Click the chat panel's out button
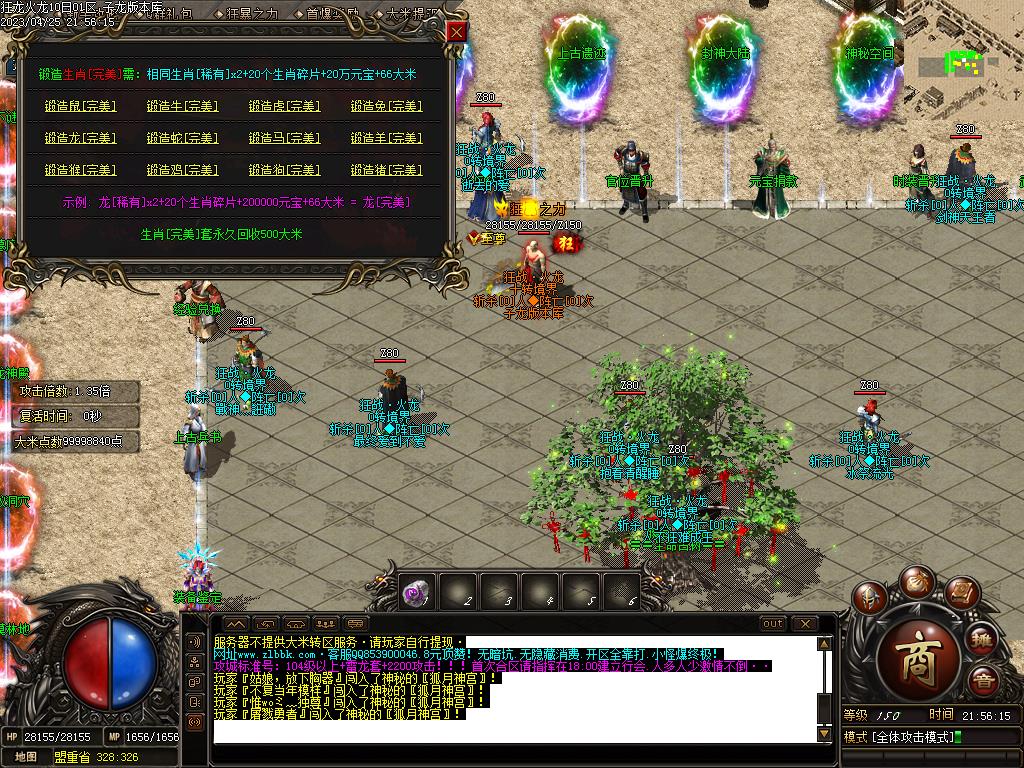The height and width of the screenshot is (768, 1024). [773, 624]
